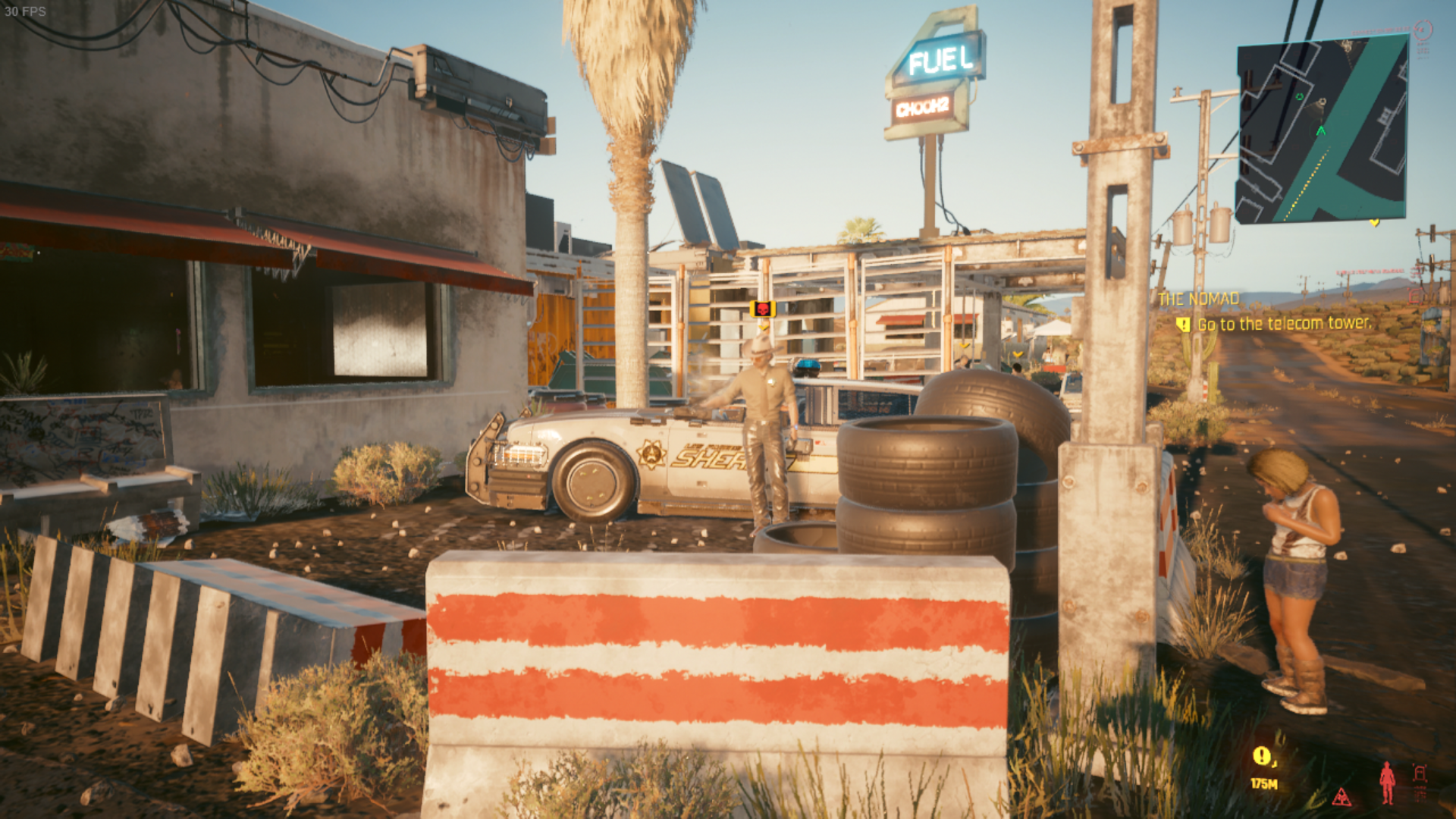This screenshot has width=1456, height=819.
Task: Click the yellow exclamation objective waypoint marker
Action: coord(1262,756)
